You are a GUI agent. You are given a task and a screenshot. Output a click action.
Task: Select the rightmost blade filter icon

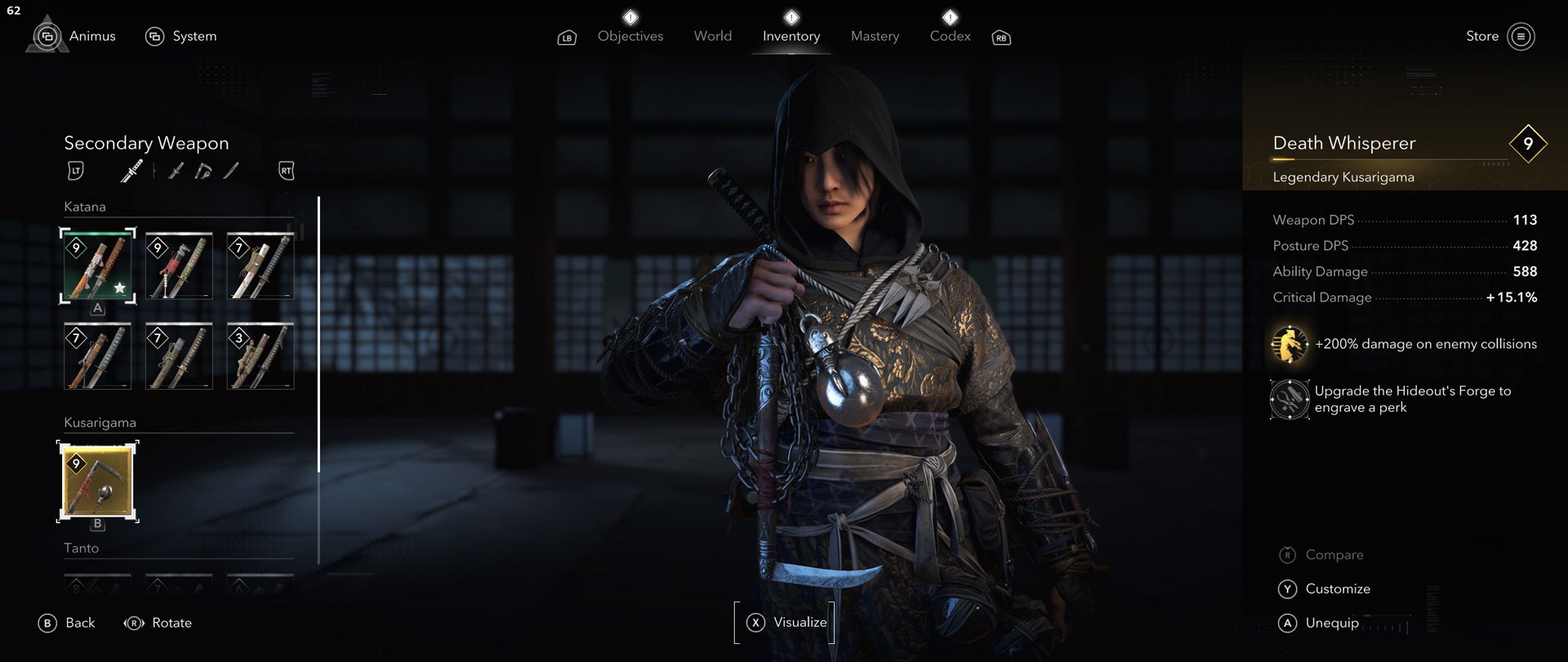coord(231,170)
